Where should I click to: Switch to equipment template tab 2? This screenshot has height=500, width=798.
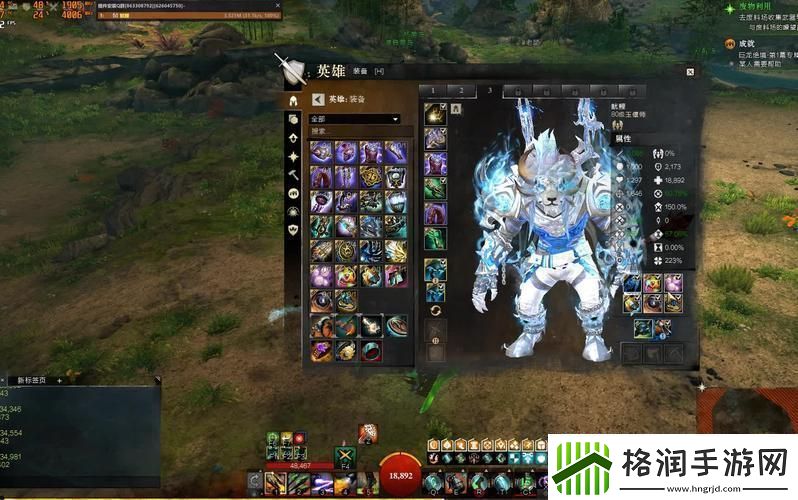(460, 91)
